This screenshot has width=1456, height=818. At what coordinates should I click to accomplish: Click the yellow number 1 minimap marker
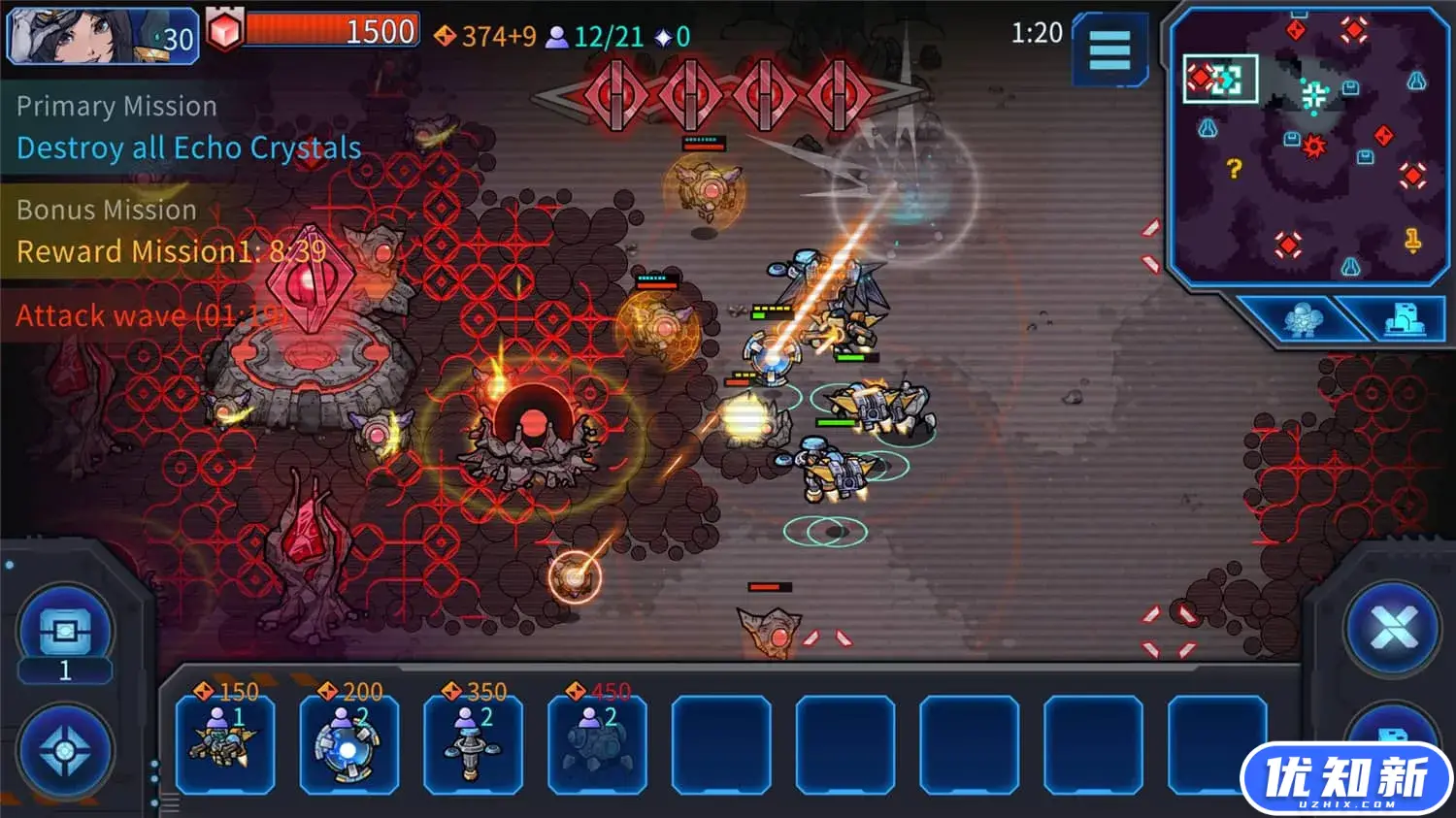1413,239
